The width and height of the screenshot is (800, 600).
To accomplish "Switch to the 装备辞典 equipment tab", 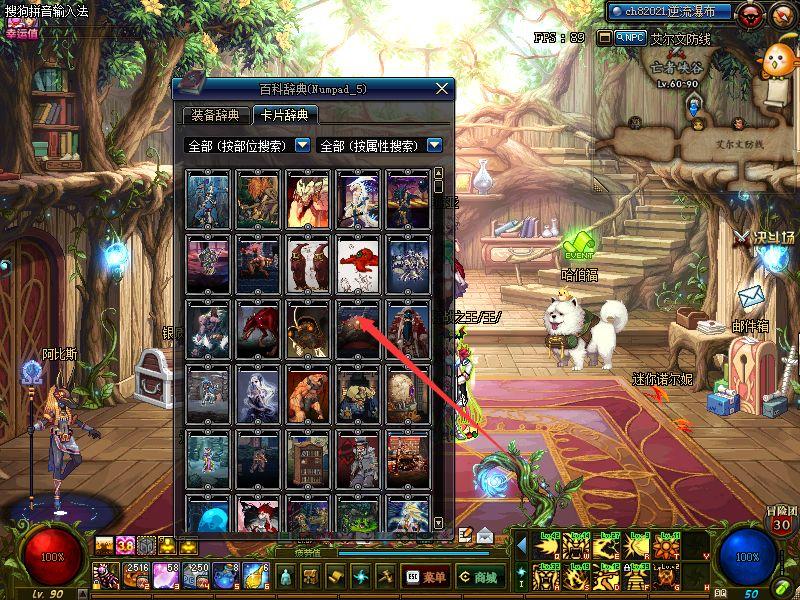I will point(214,115).
